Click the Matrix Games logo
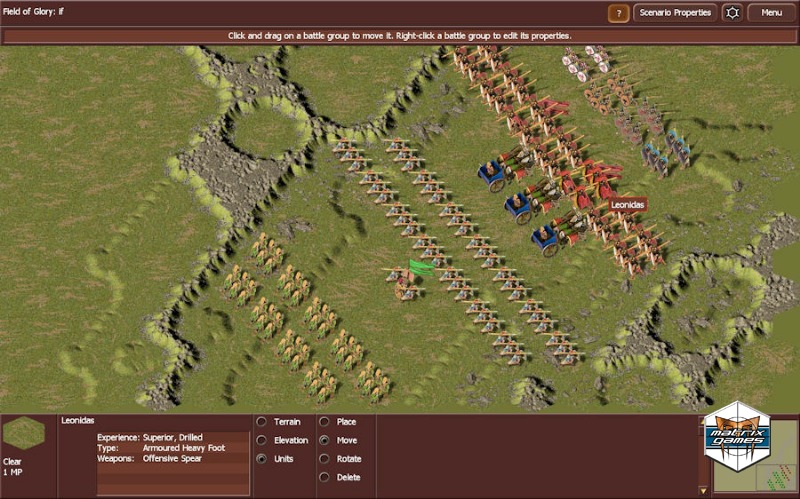 tap(736, 435)
